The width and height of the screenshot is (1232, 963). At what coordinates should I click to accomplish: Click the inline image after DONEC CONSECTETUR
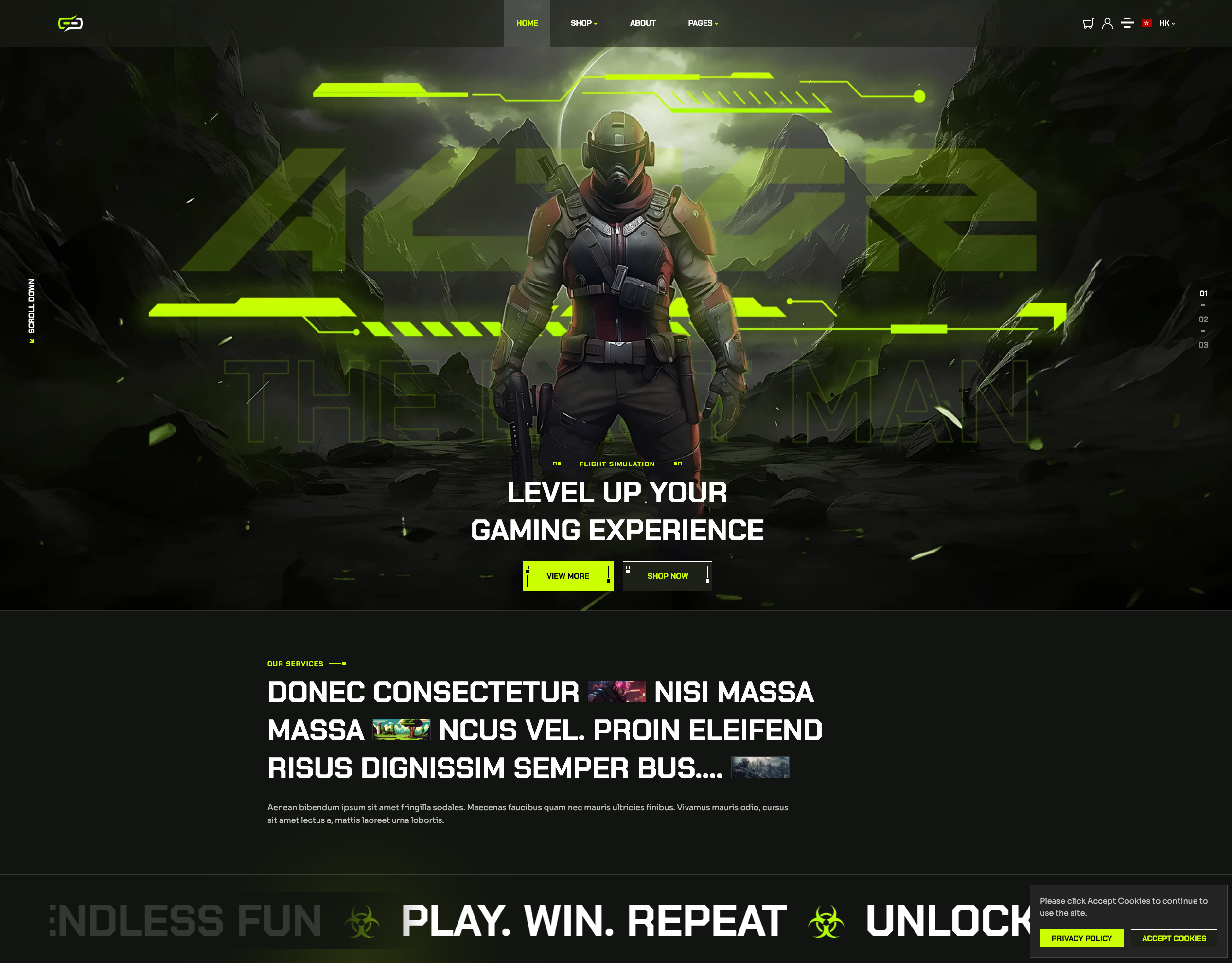click(617, 692)
